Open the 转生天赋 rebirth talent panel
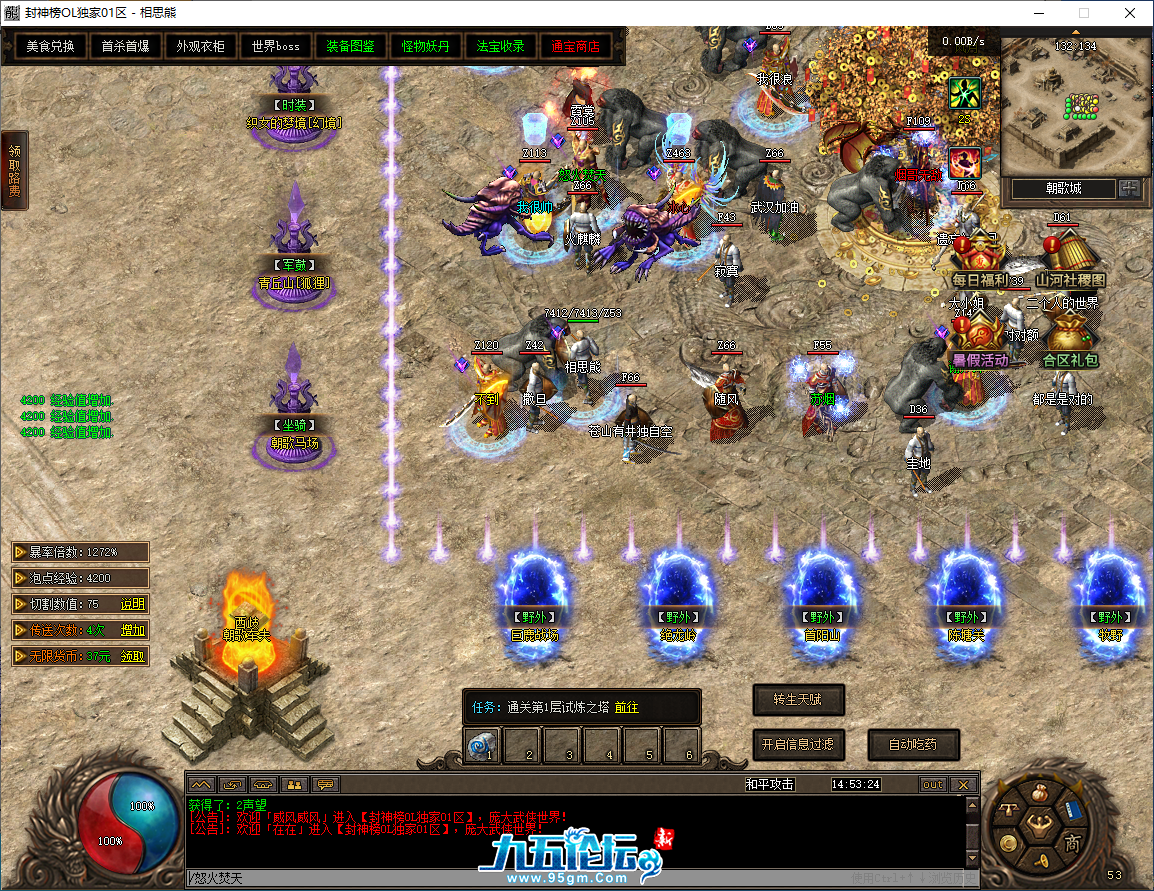Viewport: 1154px width, 891px height. point(798,699)
